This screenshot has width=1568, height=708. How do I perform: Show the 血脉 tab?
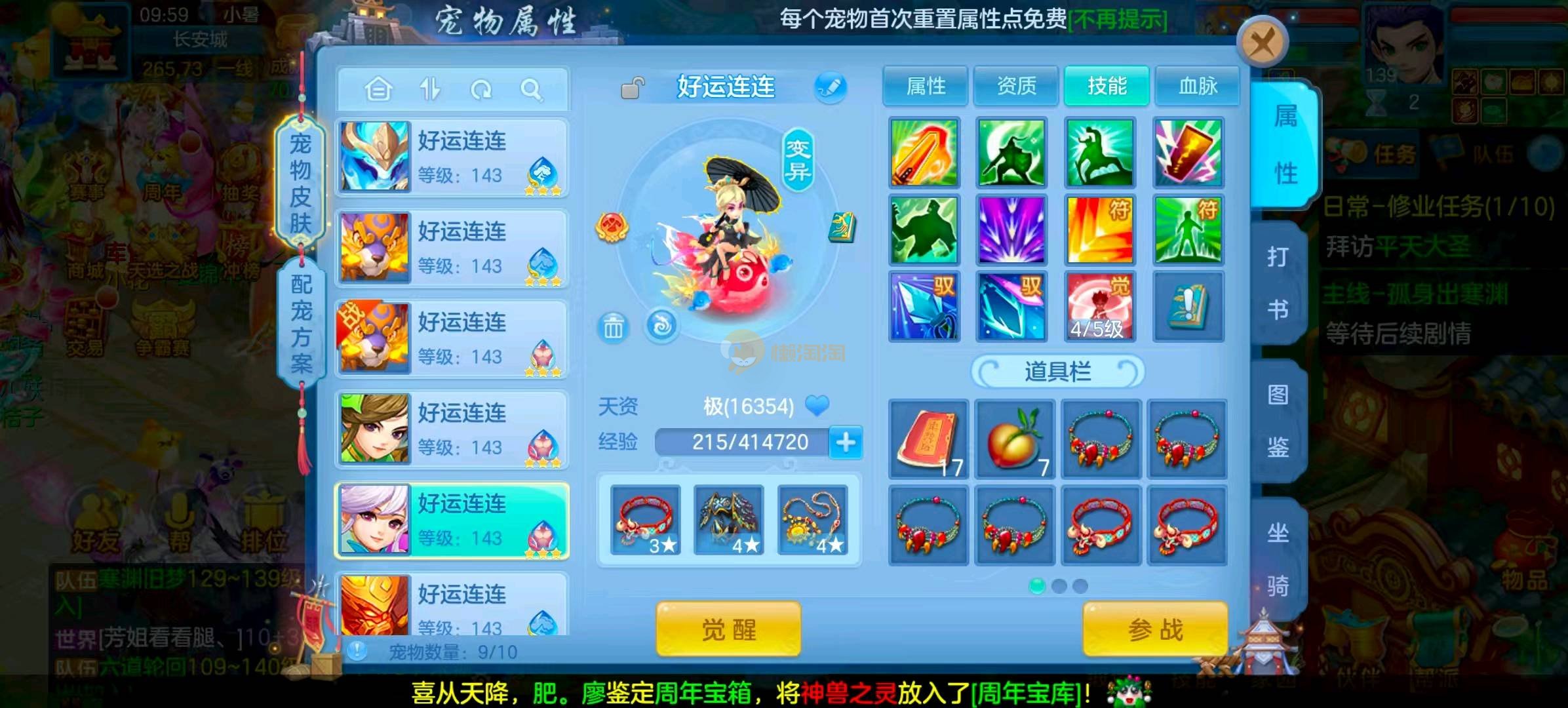click(x=1197, y=86)
